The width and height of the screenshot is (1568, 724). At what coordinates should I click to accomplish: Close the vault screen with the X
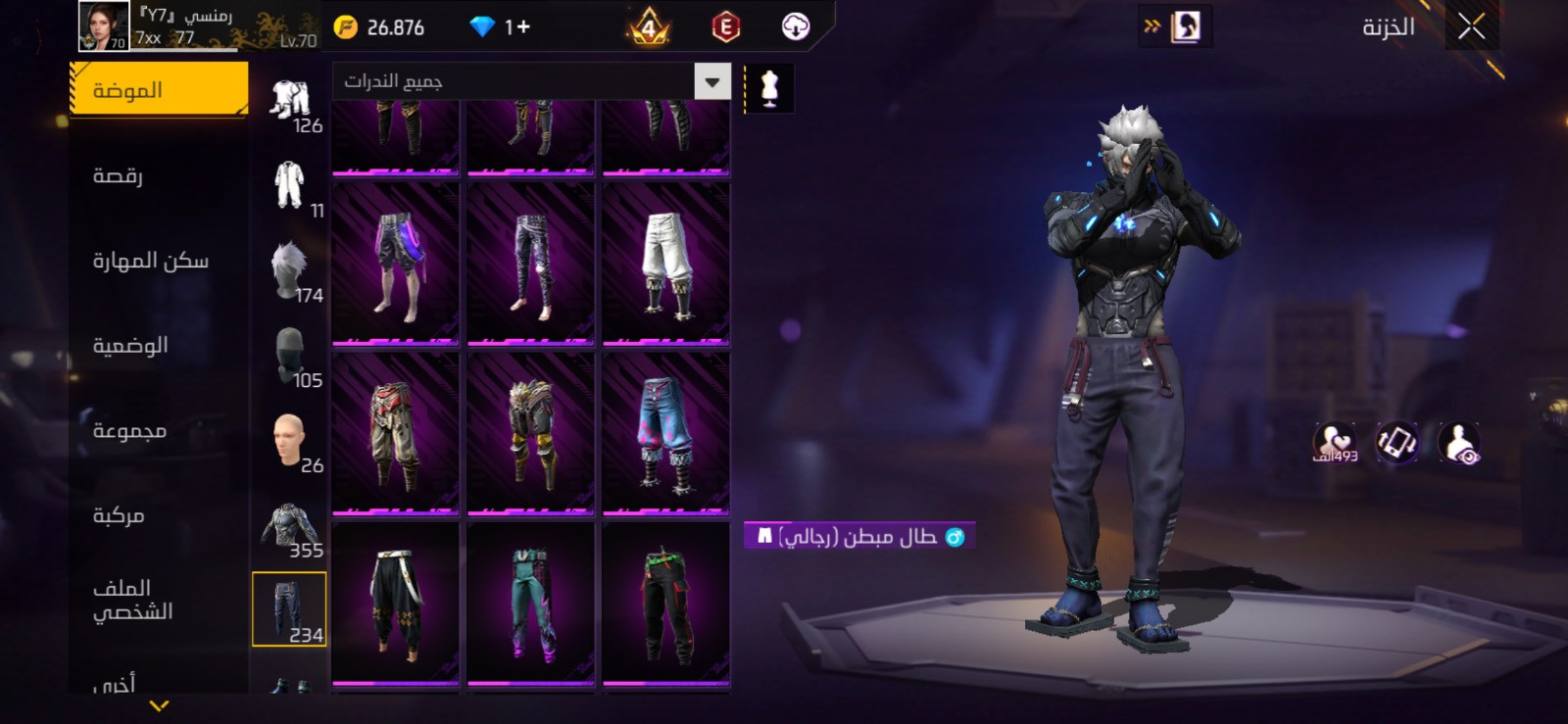click(1471, 27)
